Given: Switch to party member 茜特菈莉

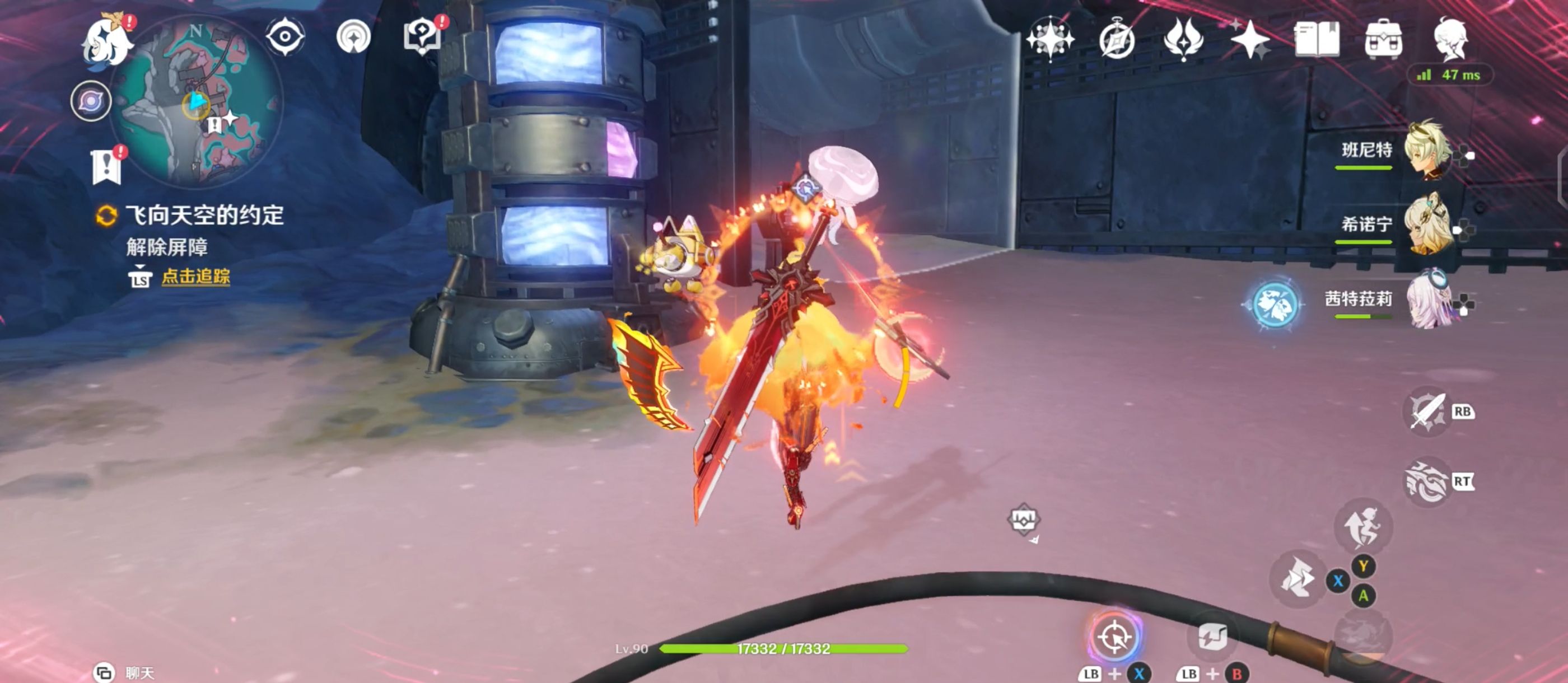Looking at the screenshot, I should pyautogui.click(x=1427, y=300).
